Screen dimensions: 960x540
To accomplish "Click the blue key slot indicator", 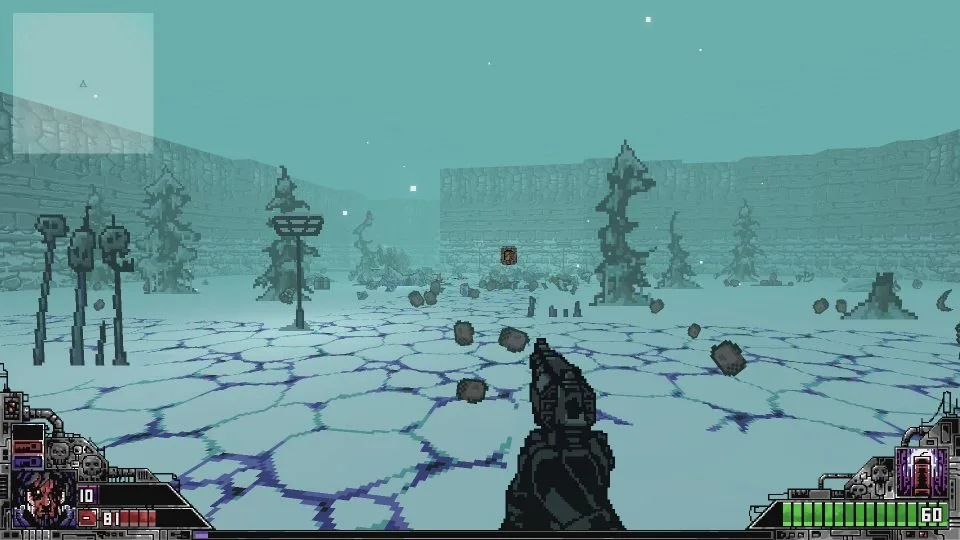I will pyautogui.click(x=27, y=462).
